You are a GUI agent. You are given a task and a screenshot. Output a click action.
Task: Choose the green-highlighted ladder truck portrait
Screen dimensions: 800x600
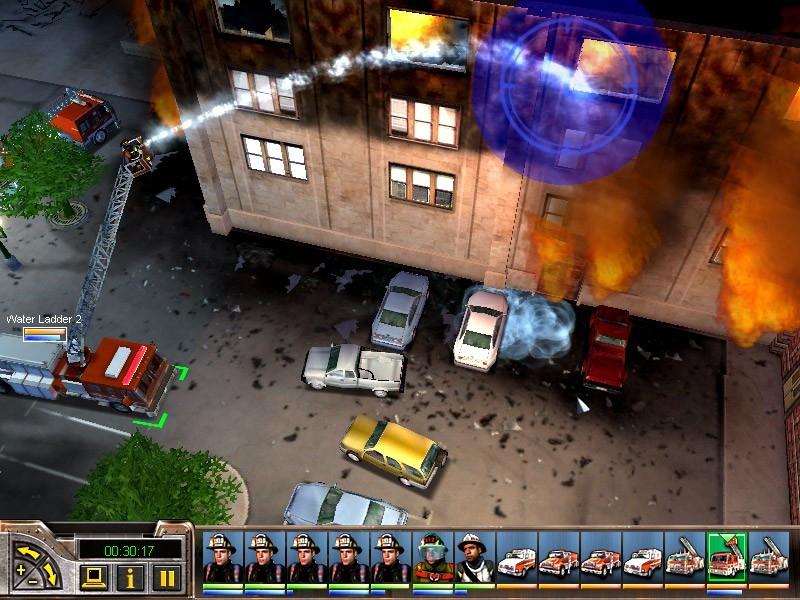(726, 558)
